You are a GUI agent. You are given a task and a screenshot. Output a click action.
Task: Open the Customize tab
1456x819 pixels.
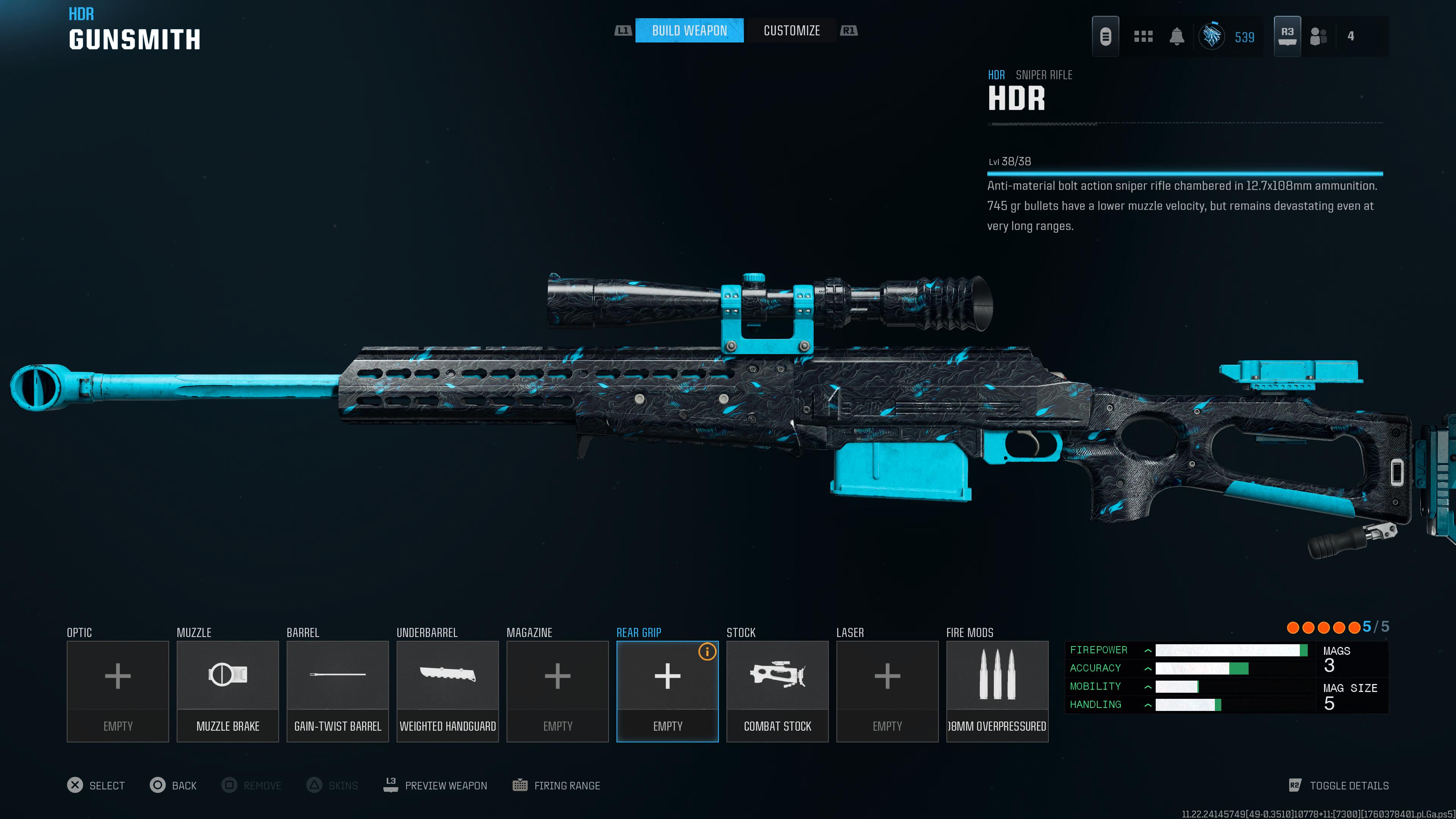coord(791,30)
